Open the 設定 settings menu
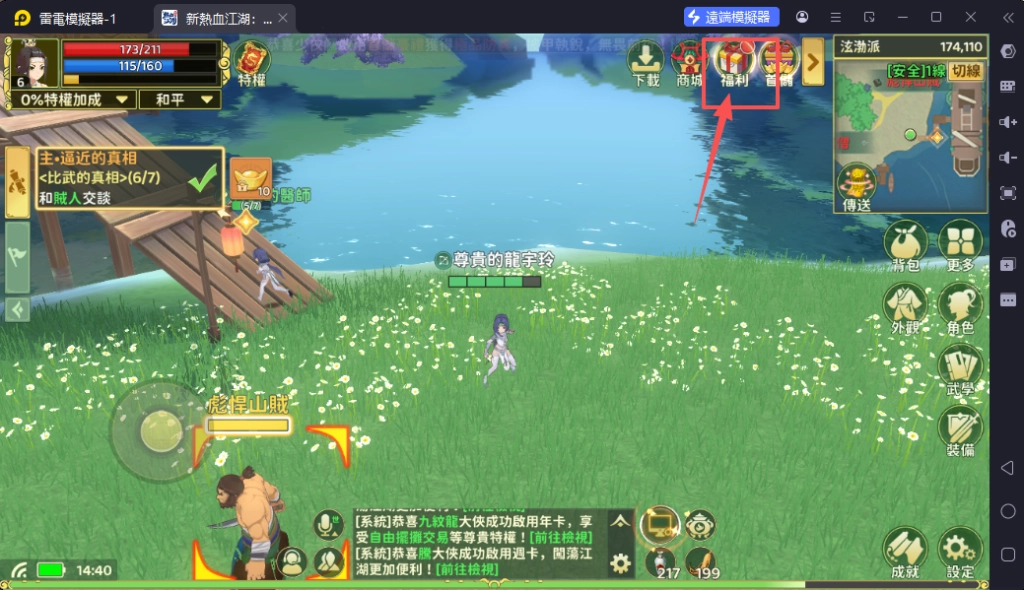This screenshot has width=1024, height=590. (x=960, y=554)
